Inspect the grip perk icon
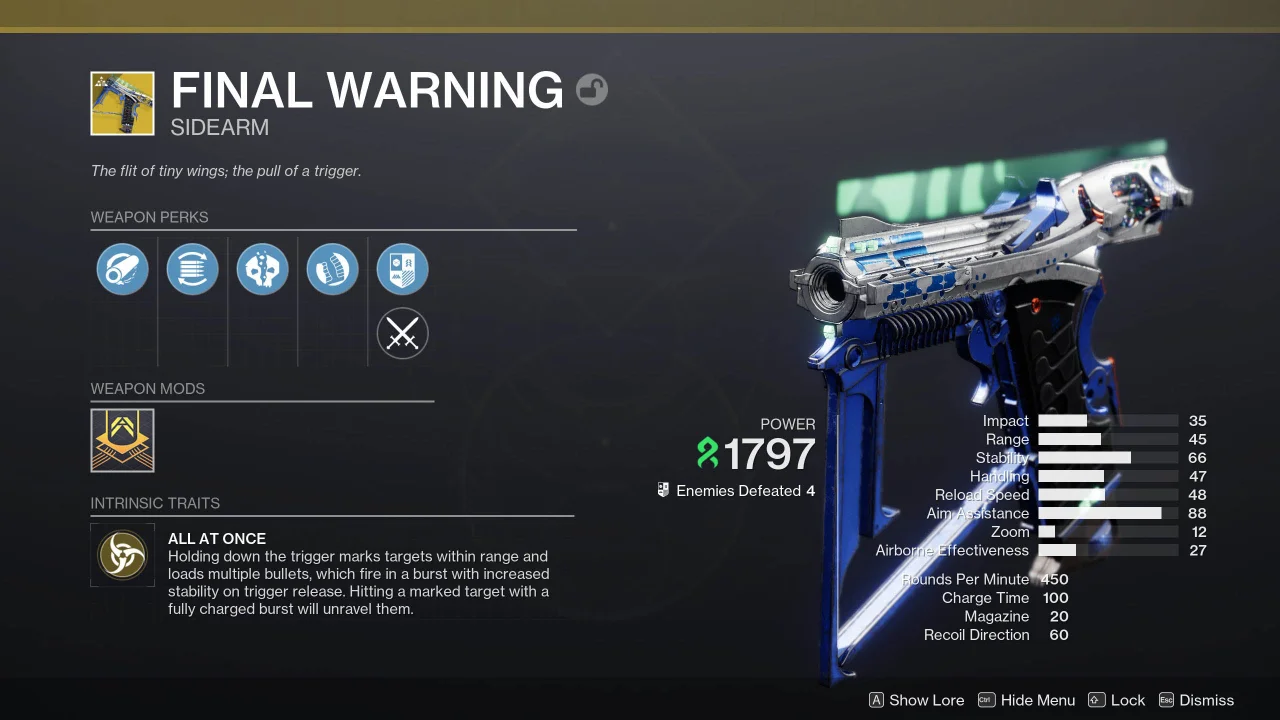Image resolution: width=1280 pixels, height=720 pixels. (x=332, y=269)
